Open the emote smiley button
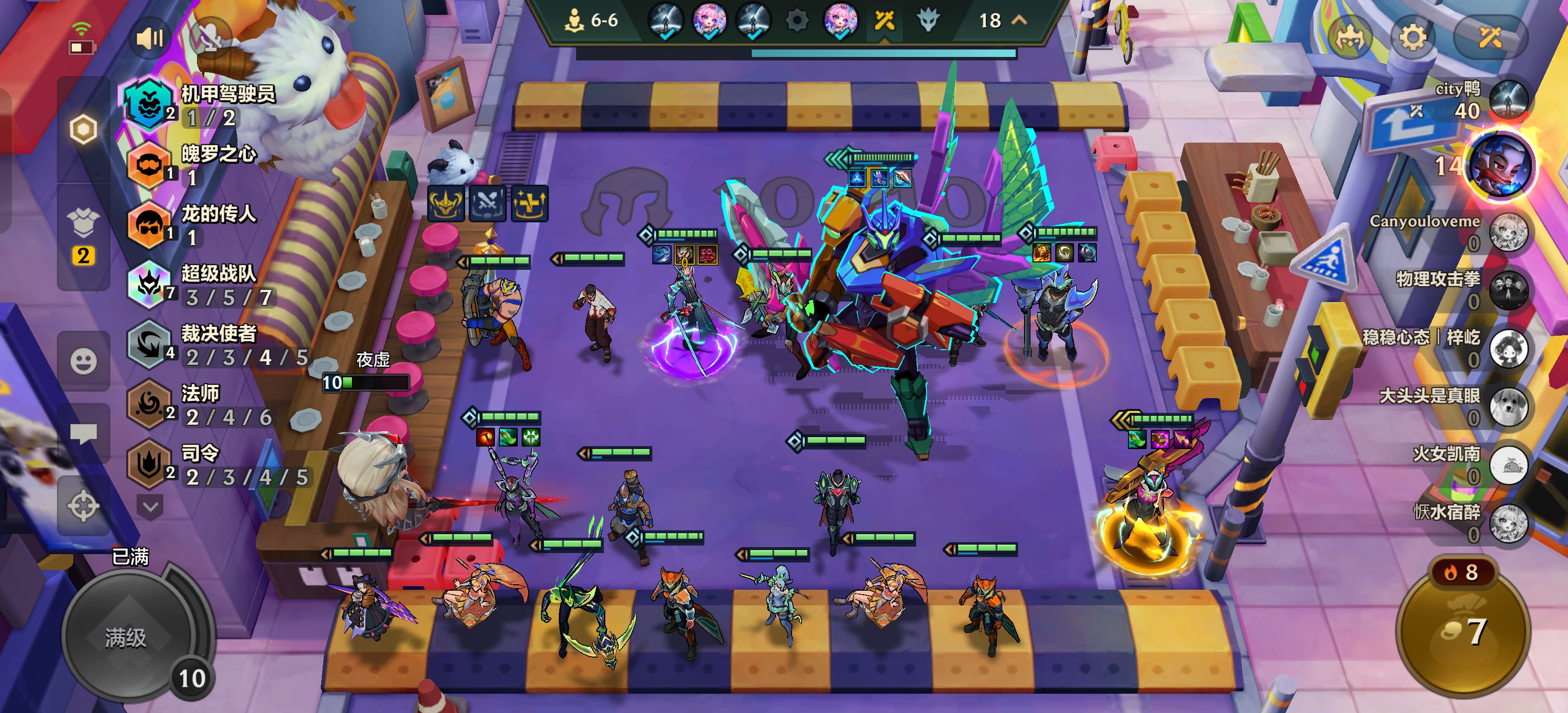The height and width of the screenshot is (713, 1568). point(83,361)
